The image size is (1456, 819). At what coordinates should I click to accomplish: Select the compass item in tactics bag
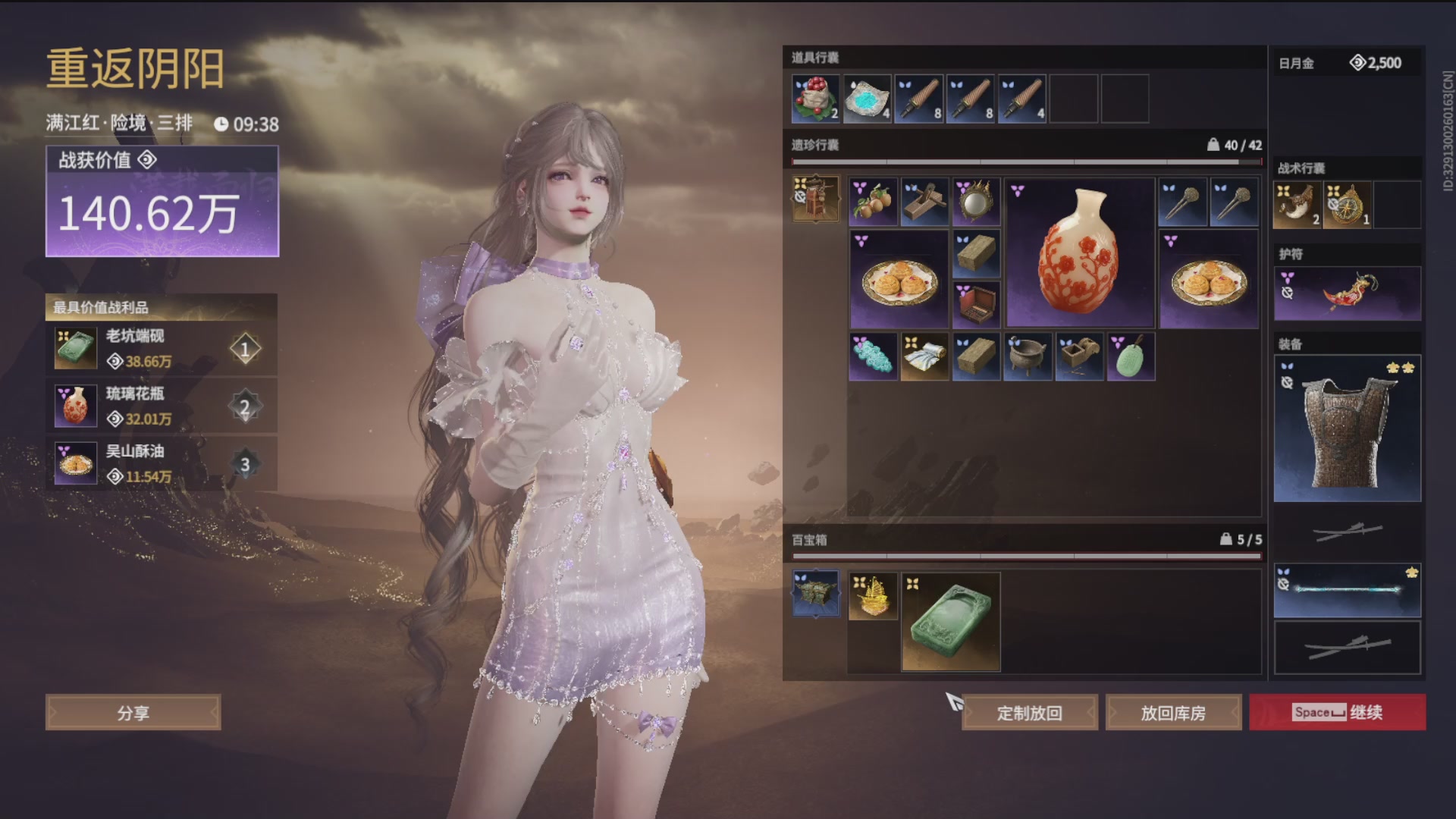tap(1347, 205)
